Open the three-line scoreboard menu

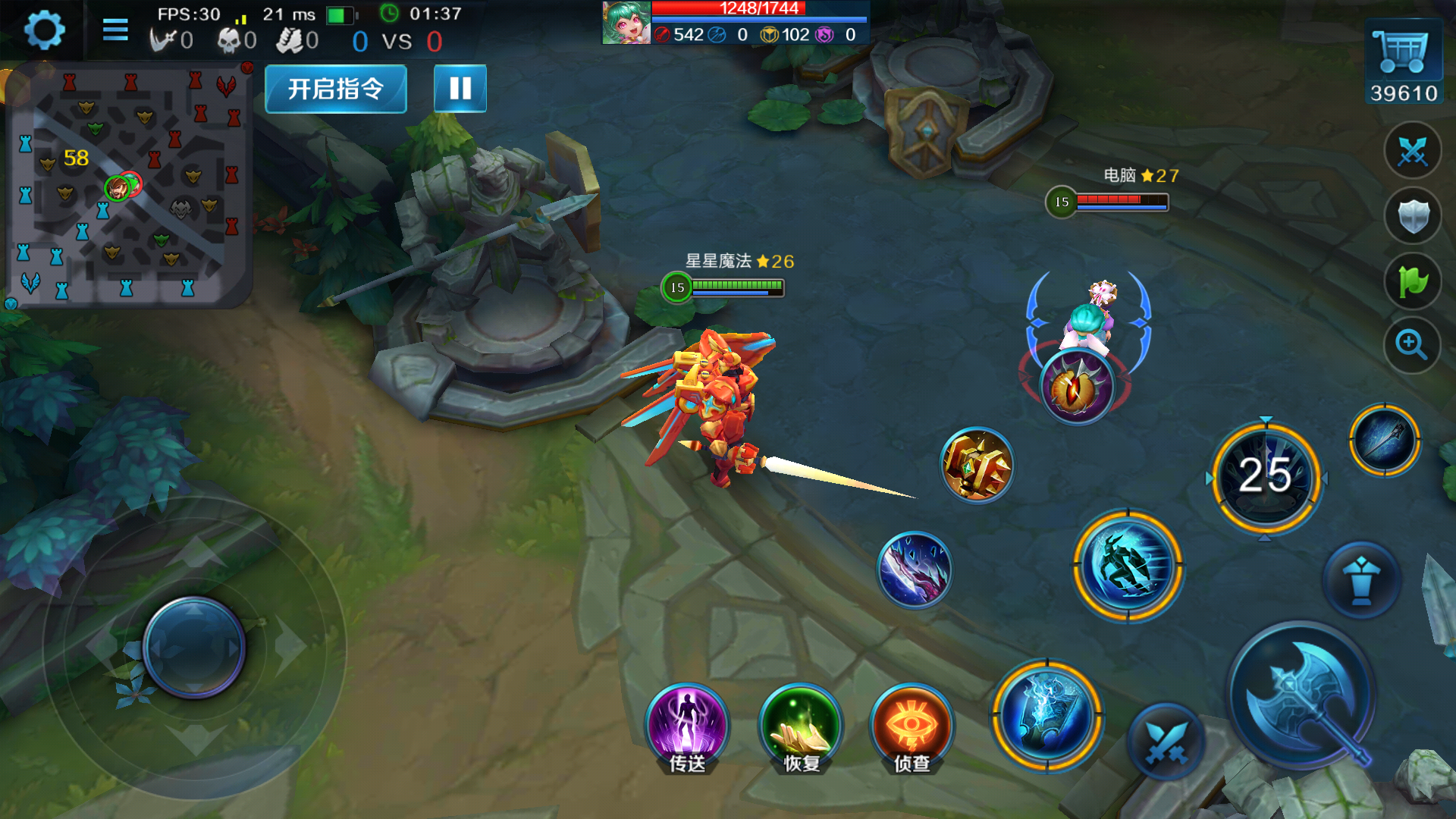(x=115, y=30)
